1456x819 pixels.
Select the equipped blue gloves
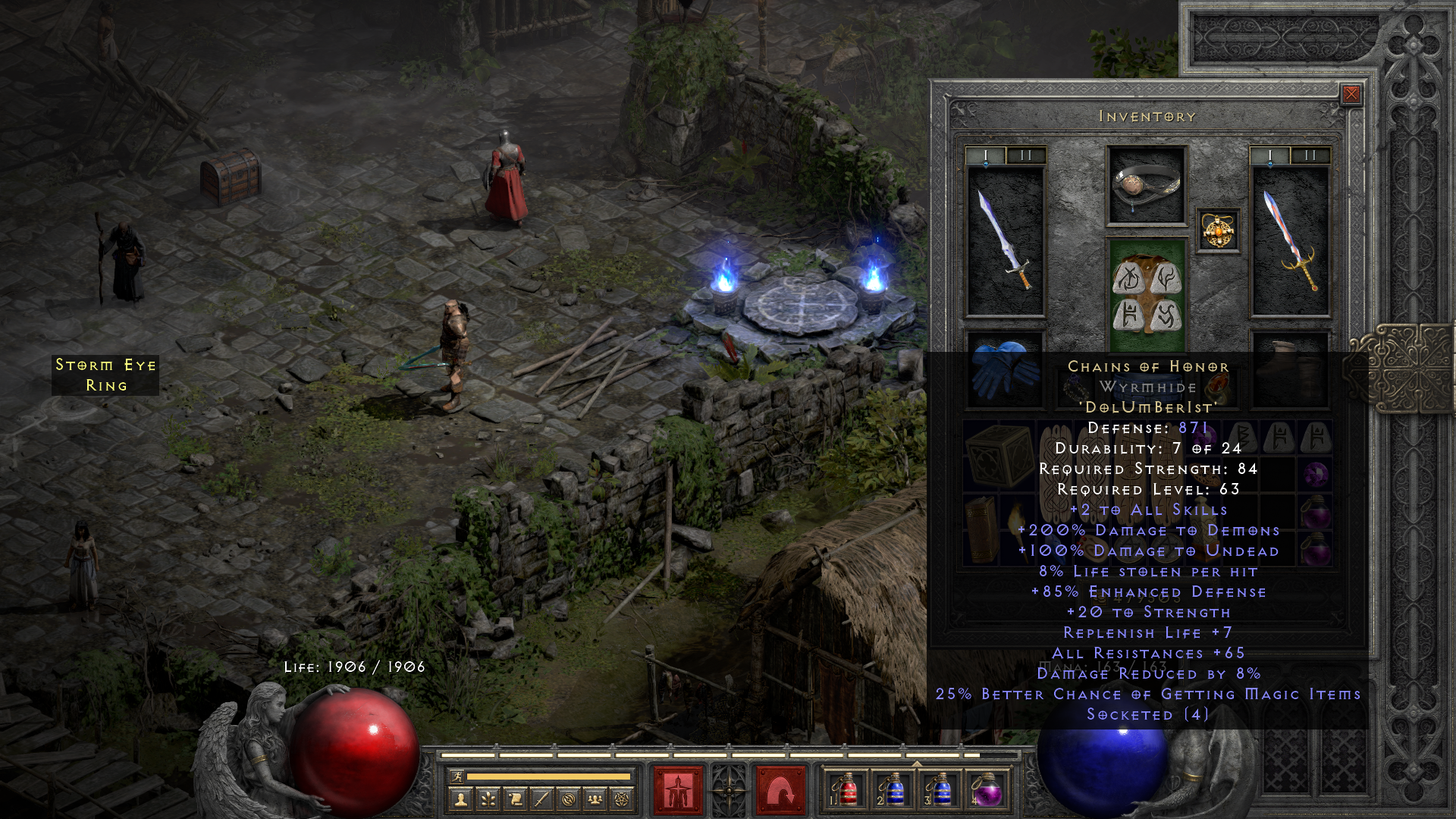pyautogui.click(x=1004, y=366)
